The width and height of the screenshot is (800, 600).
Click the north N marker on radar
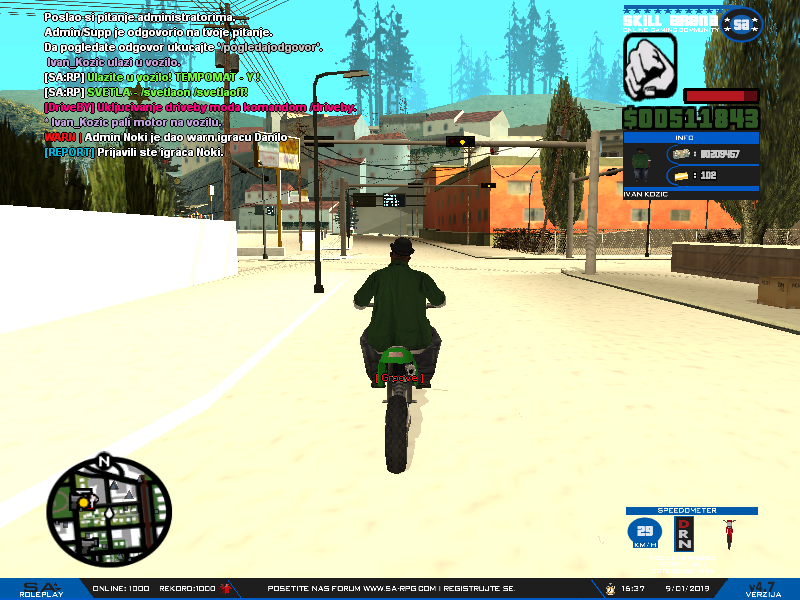coord(102,462)
